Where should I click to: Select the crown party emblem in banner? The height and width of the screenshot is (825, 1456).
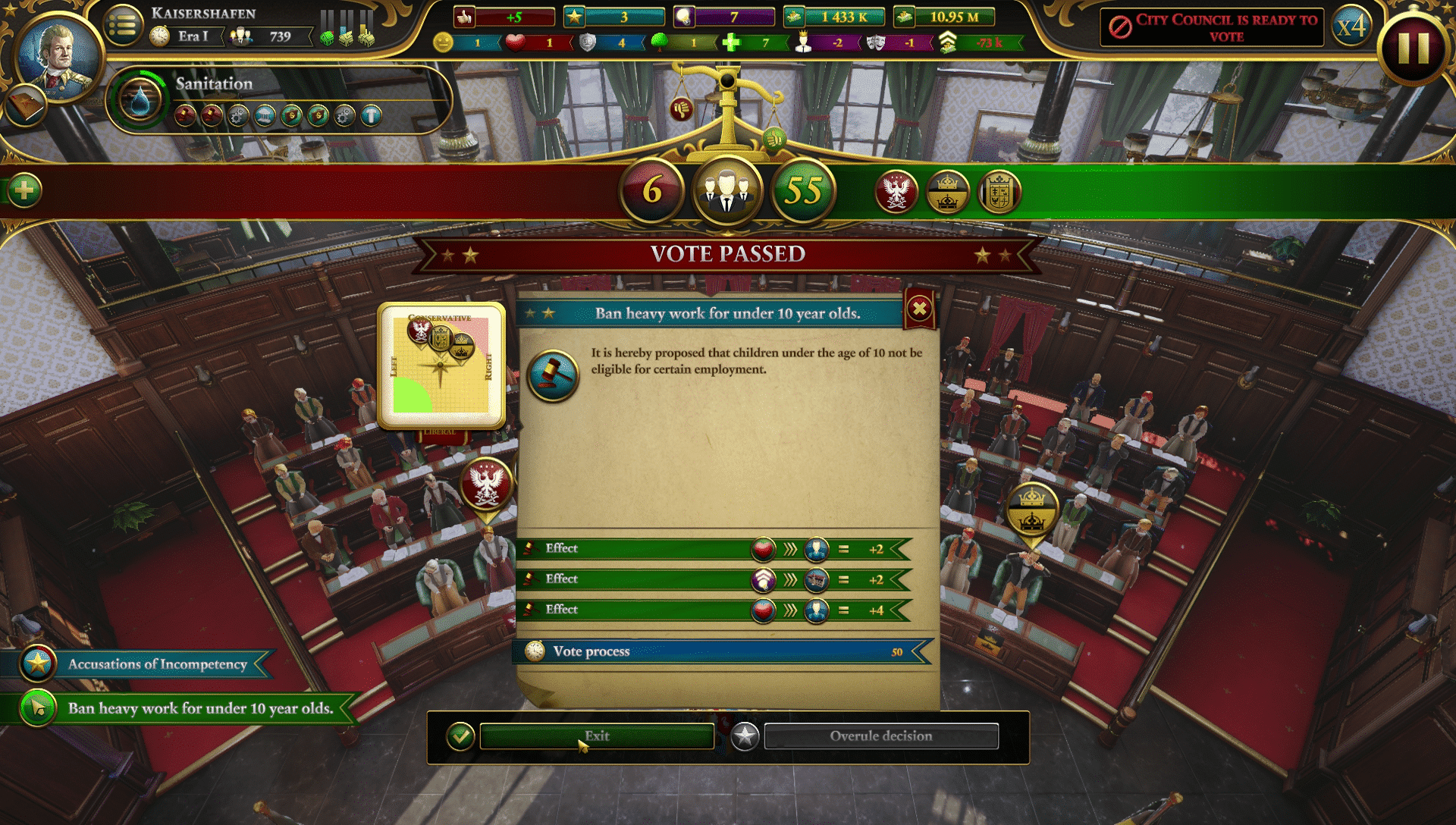[x=947, y=192]
